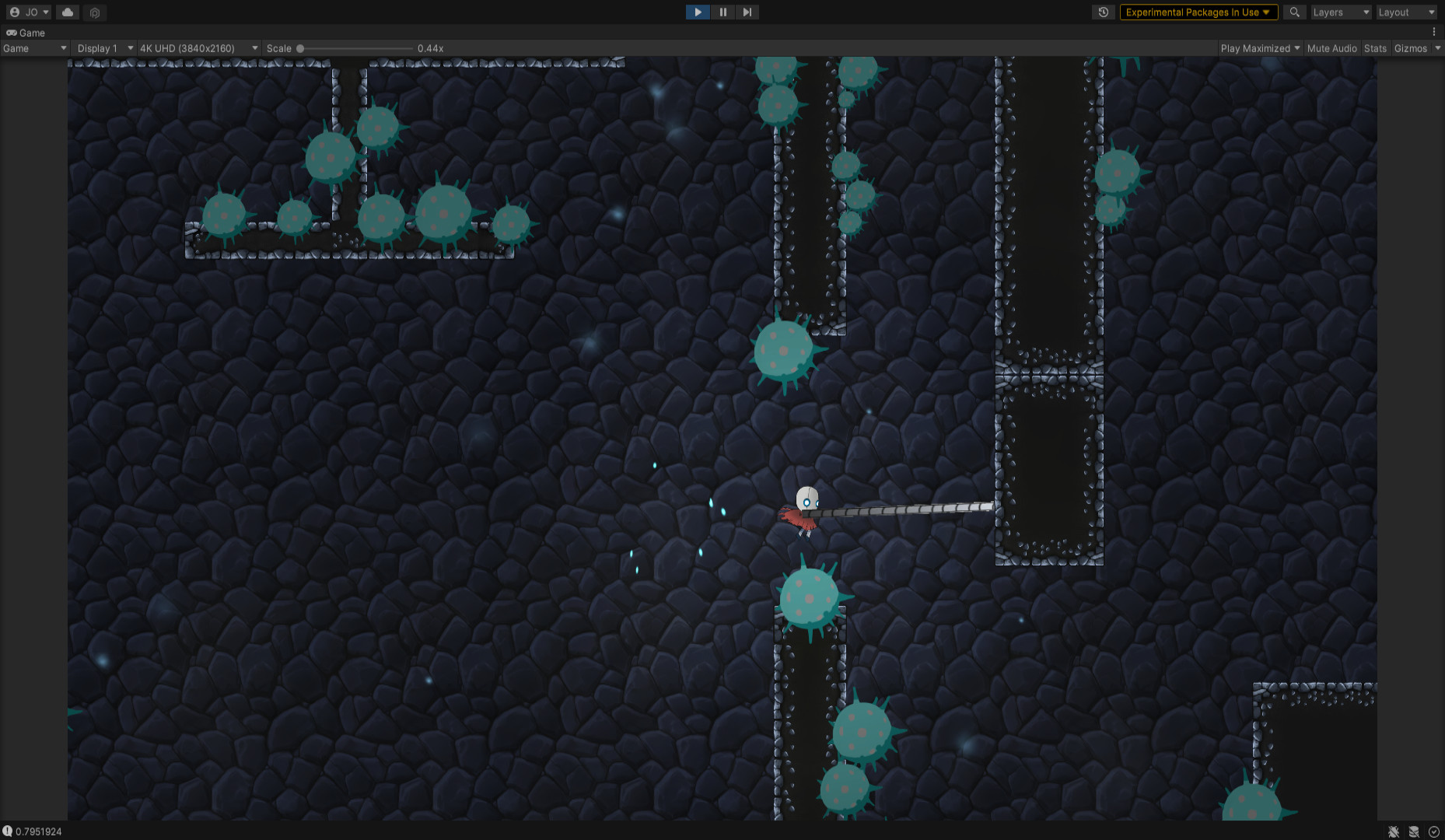Screen dimensions: 1445x840
Task: Open the Play Maximized dropdown
Action: (x=1258, y=47)
